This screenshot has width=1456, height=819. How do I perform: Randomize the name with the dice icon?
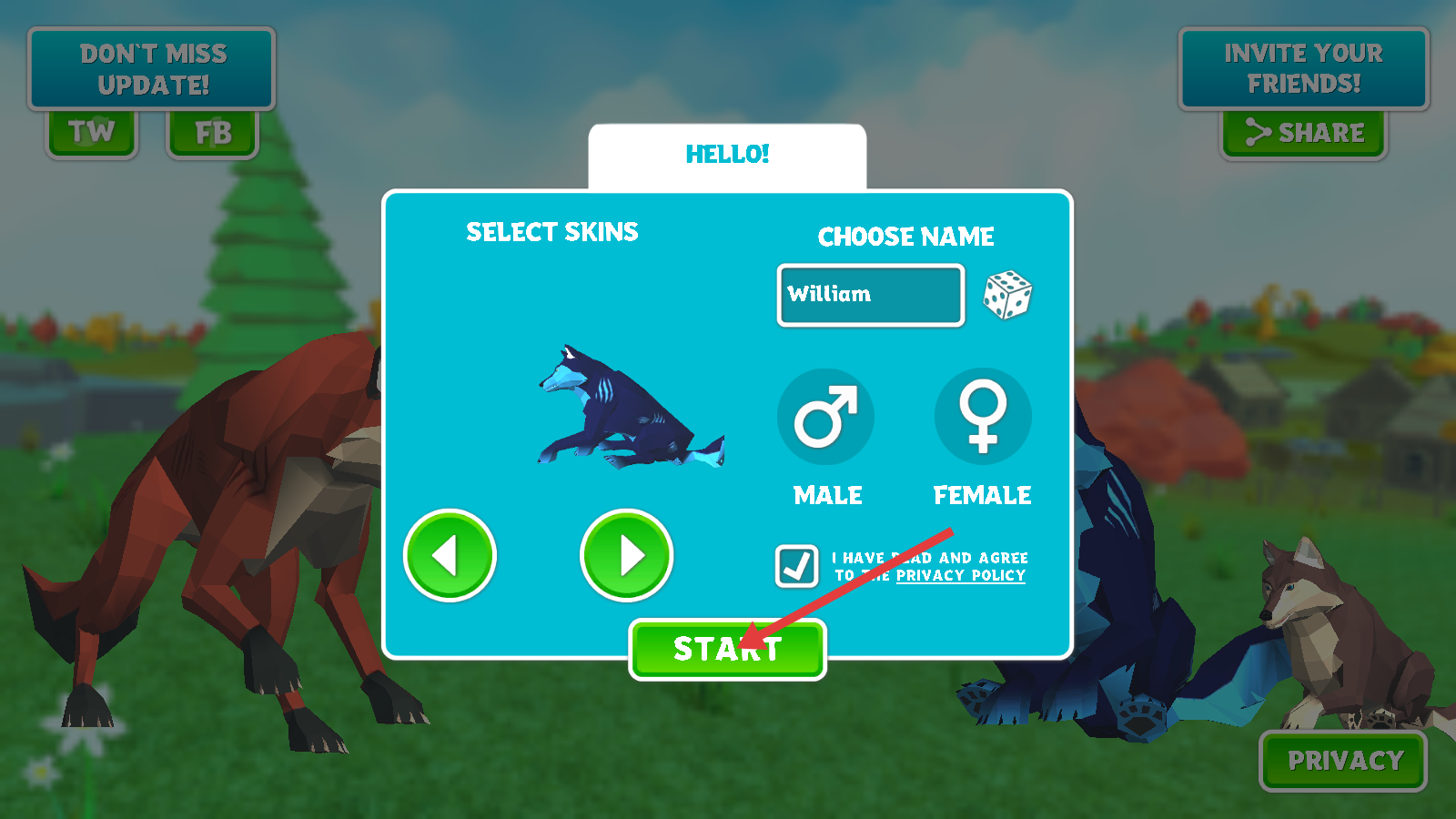(1007, 295)
